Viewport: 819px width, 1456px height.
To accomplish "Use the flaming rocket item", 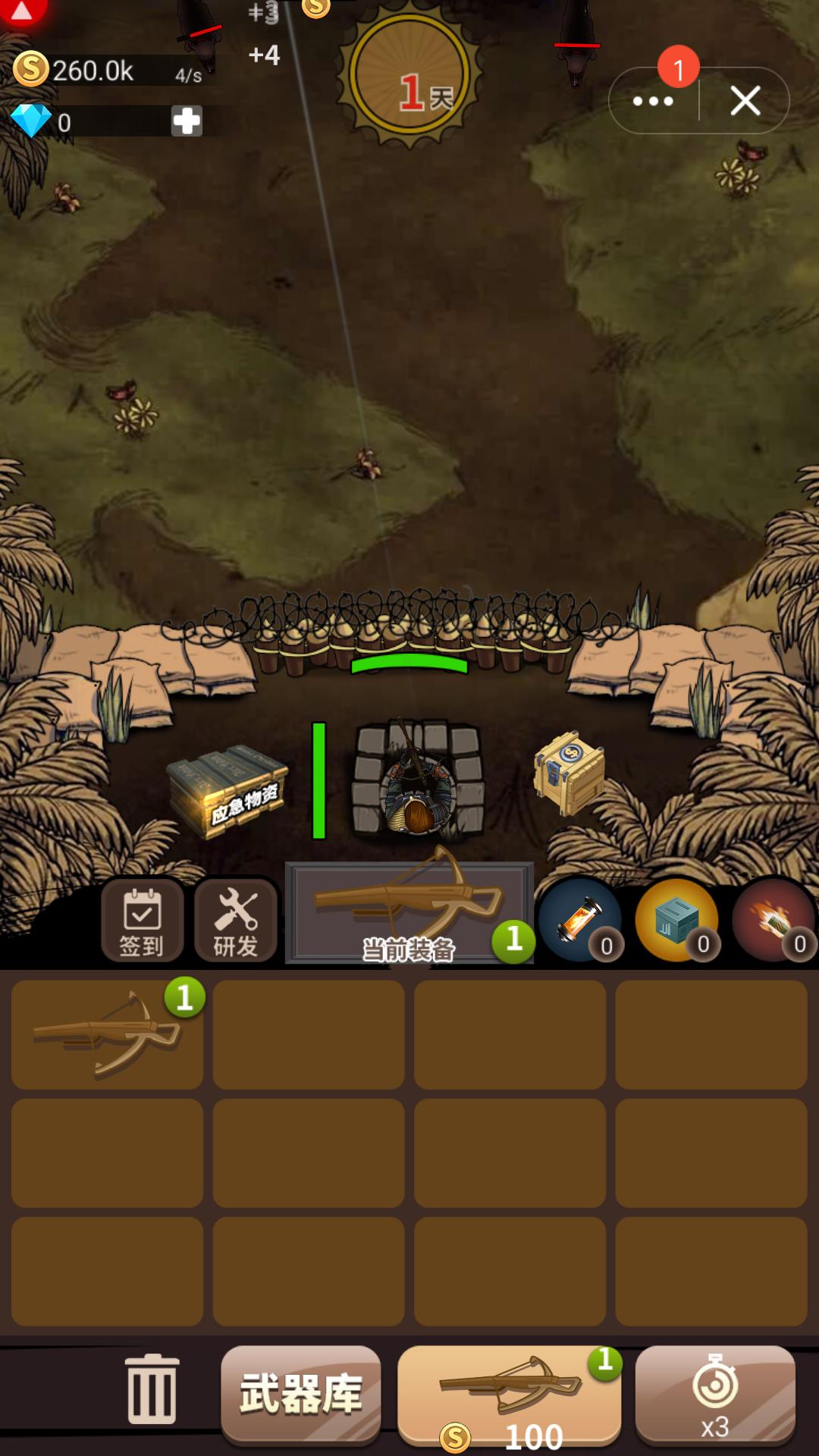I will pyautogui.click(x=773, y=920).
